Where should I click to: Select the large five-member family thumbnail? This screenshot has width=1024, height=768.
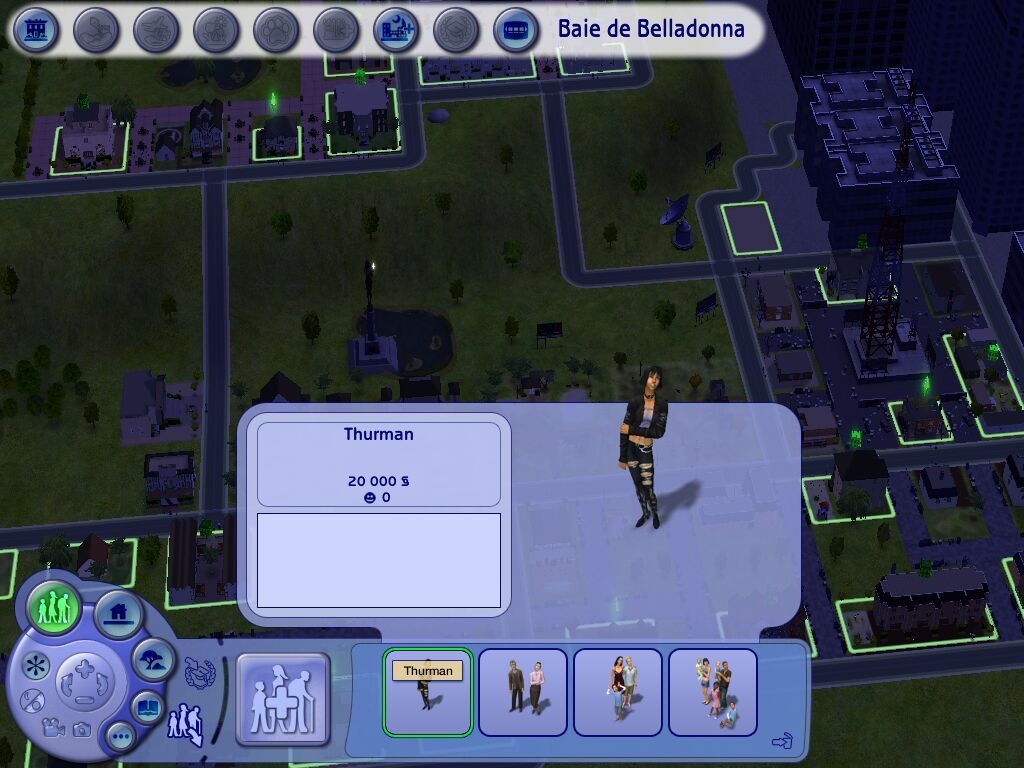(x=713, y=692)
